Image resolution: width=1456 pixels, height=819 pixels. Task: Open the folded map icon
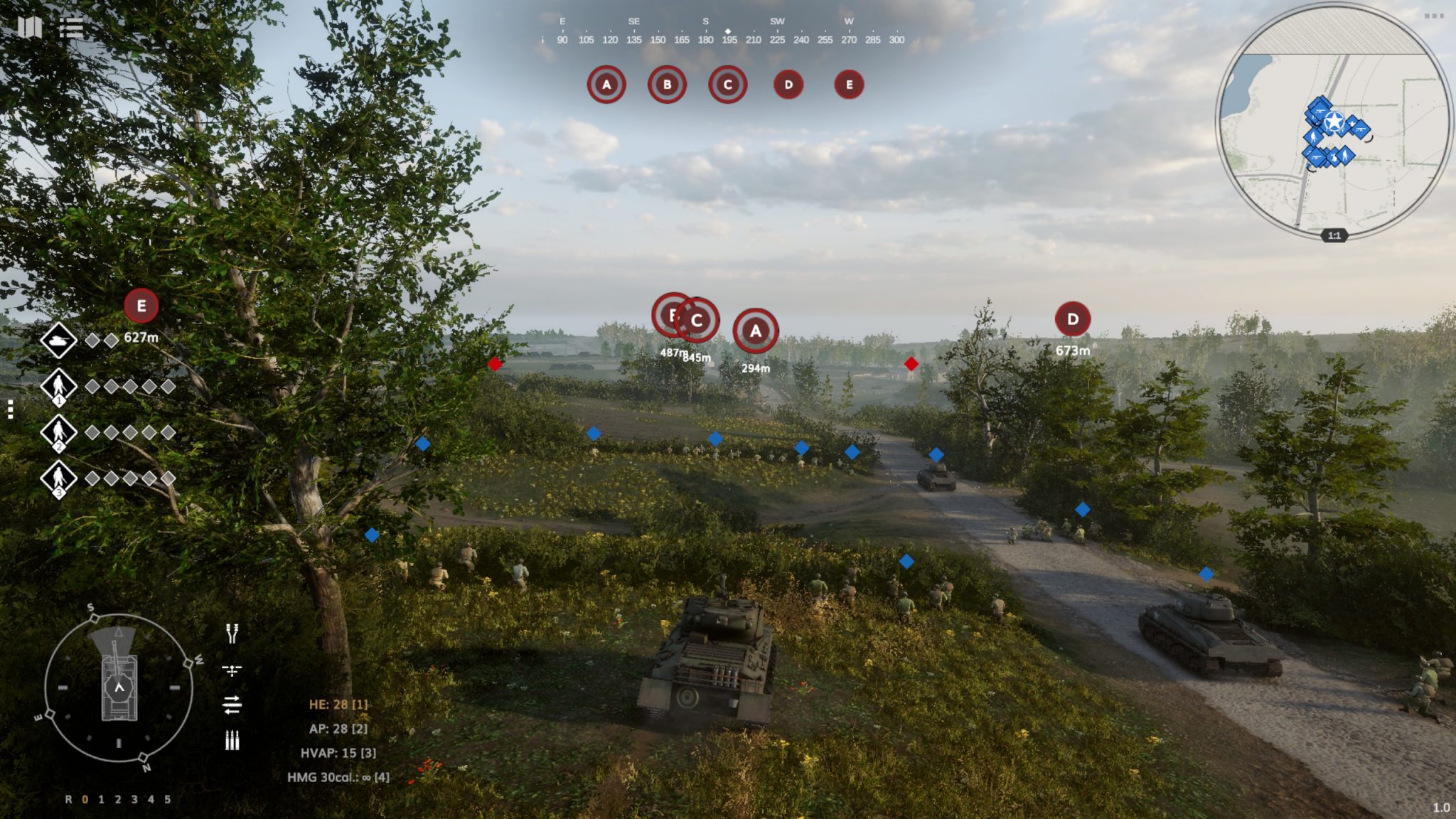click(x=30, y=28)
